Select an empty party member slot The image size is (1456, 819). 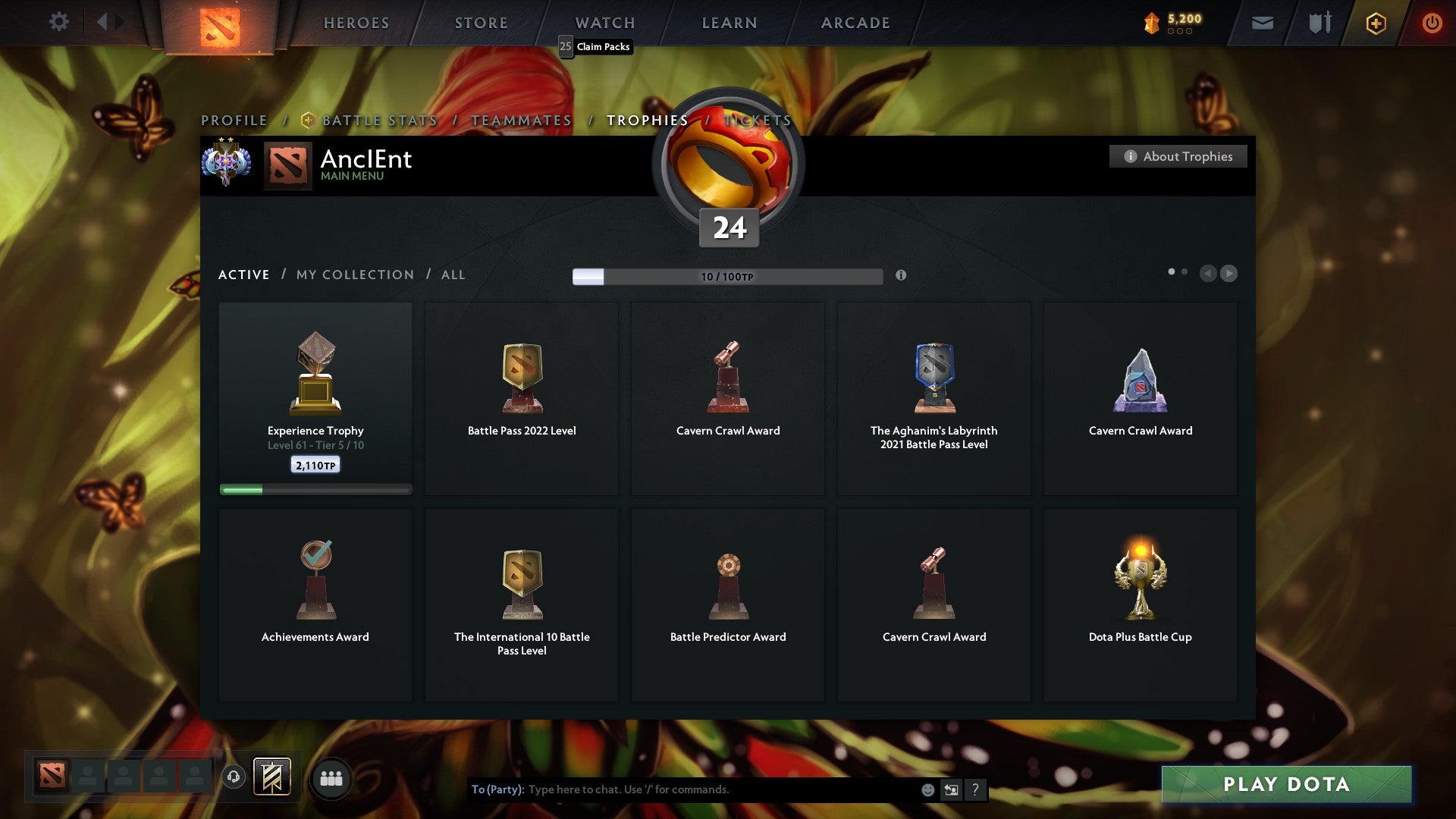[x=87, y=777]
